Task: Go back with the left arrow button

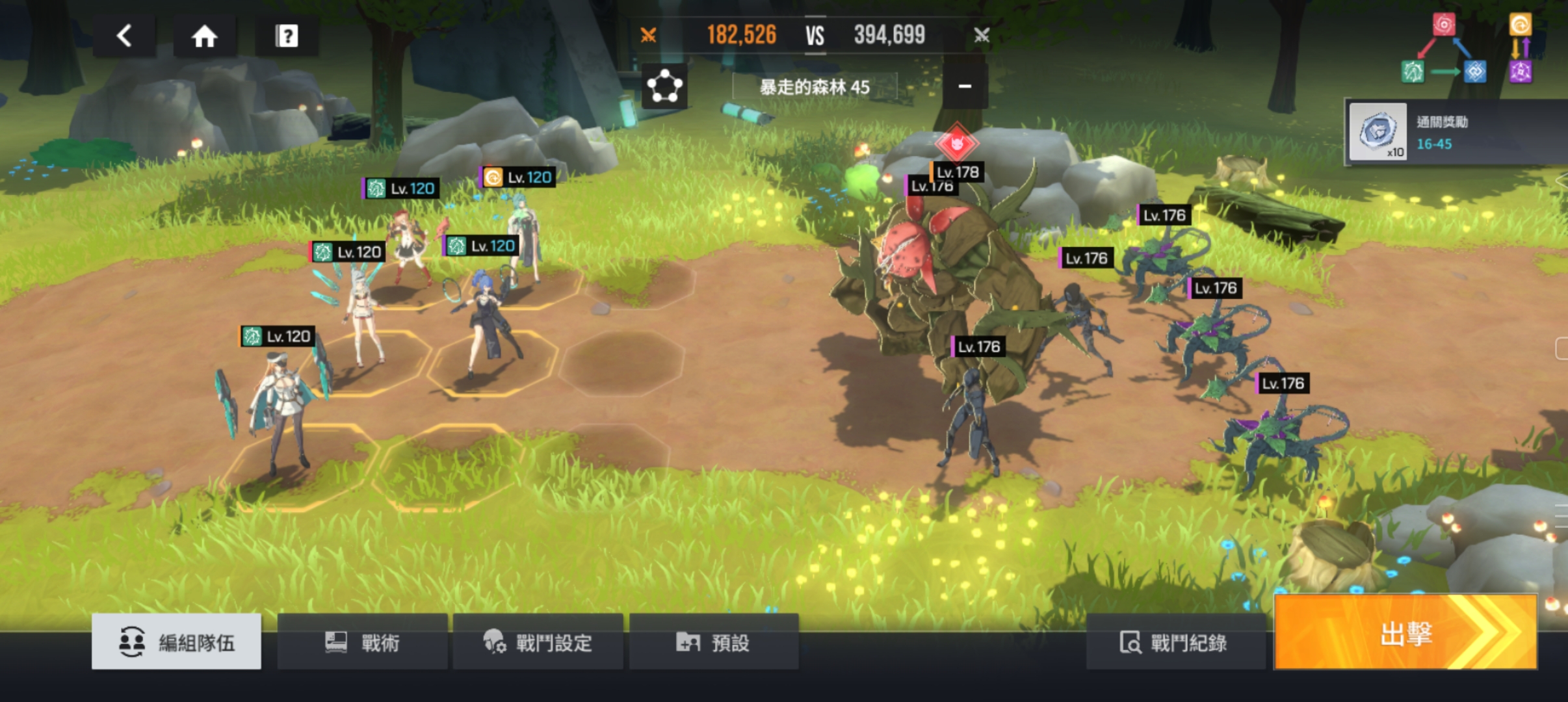Action: pyautogui.click(x=124, y=36)
